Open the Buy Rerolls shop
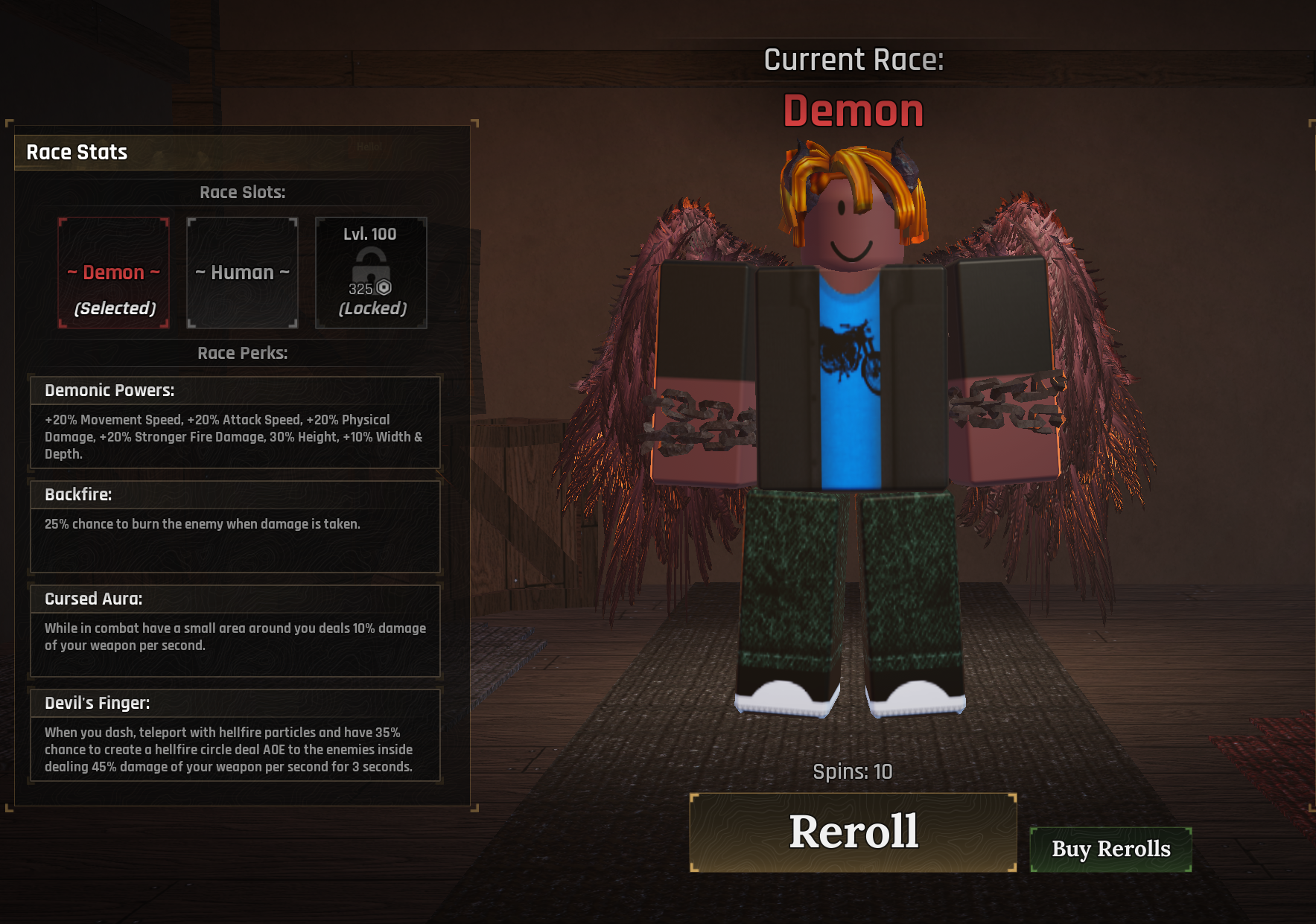The width and height of the screenshot is (1316, 924). 1110,849
